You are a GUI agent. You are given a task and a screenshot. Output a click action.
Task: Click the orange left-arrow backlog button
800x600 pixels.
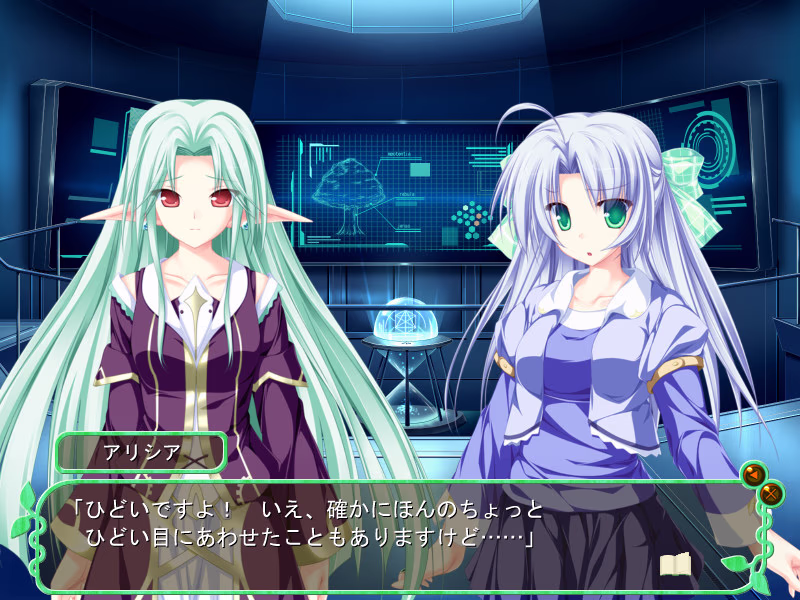[752, 473]
